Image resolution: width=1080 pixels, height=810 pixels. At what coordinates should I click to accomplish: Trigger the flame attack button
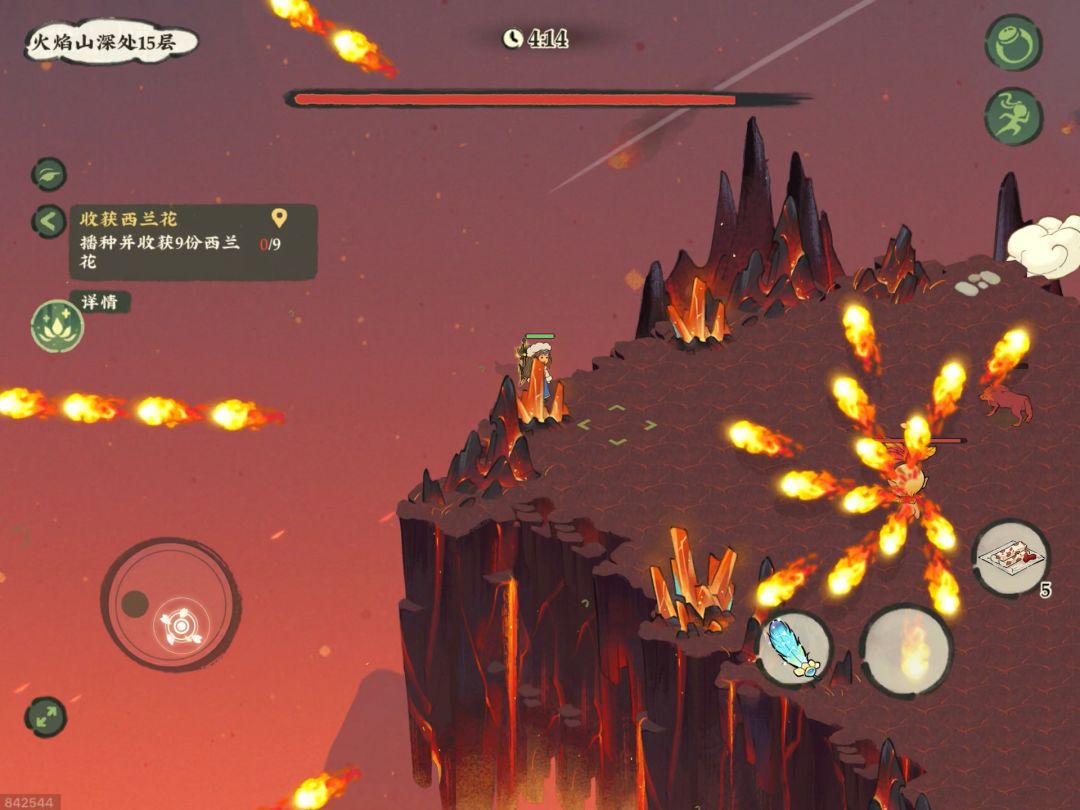pyautogui.click(x=906, y=651)
